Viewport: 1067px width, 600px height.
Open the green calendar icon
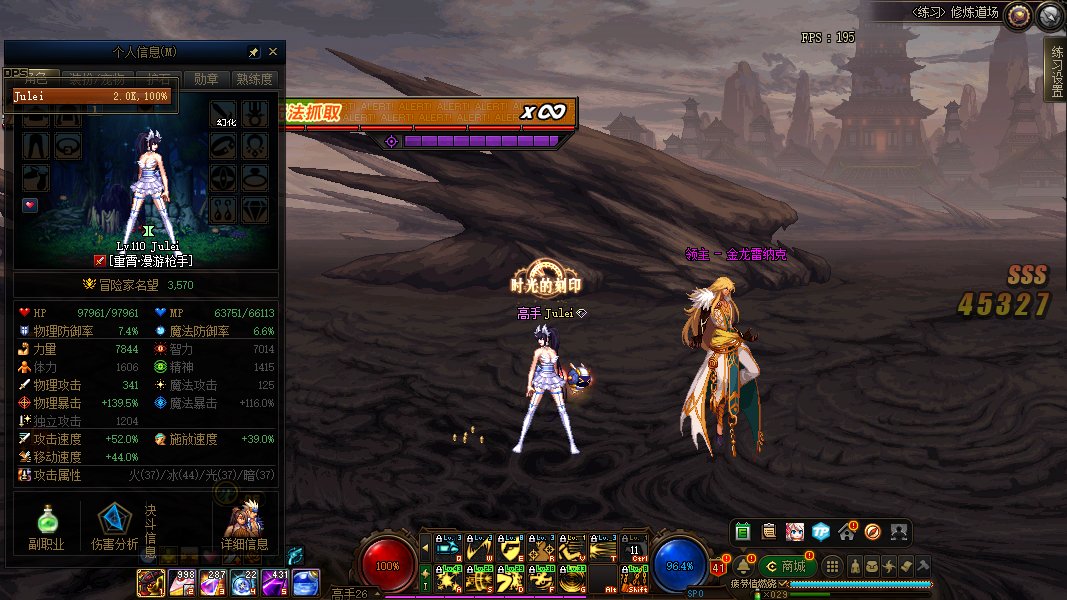(743, 531)
